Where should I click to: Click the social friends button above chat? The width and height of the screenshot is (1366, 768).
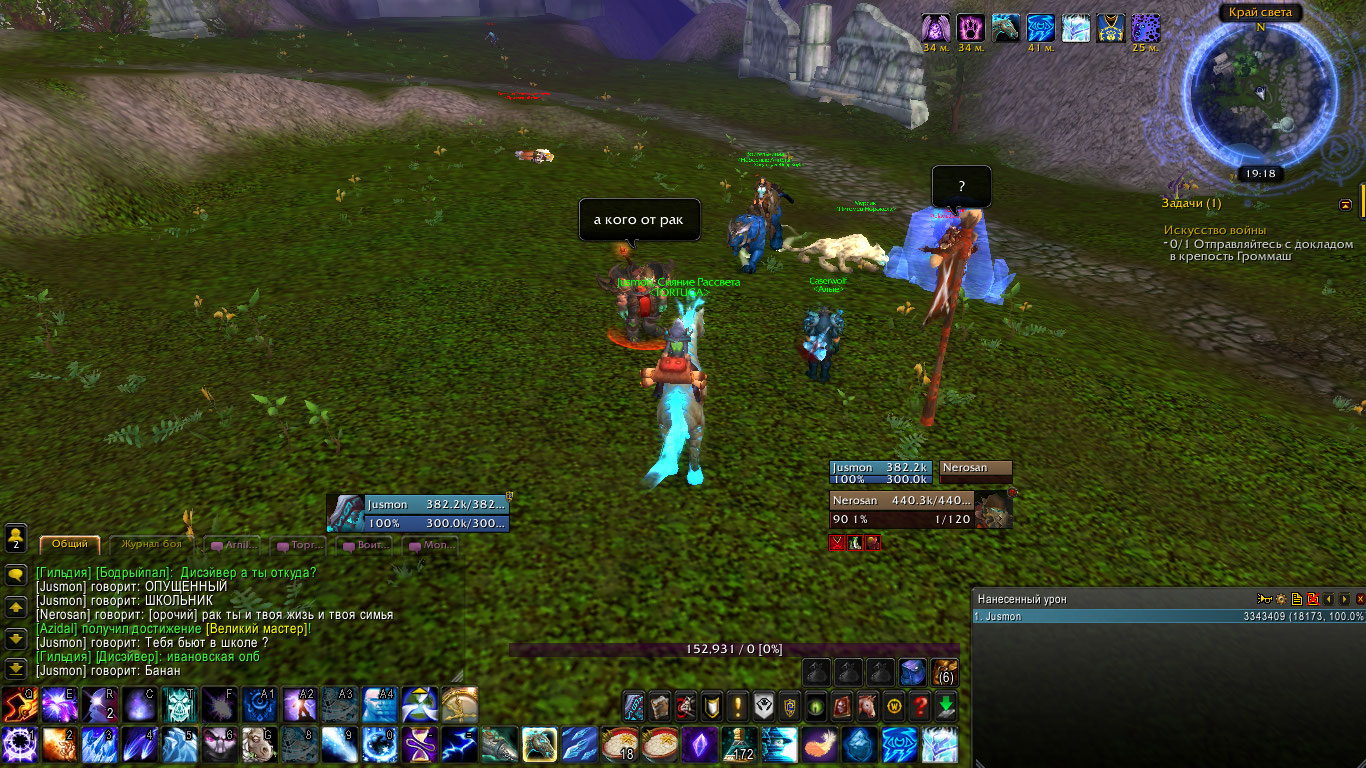tap(16, 539)
